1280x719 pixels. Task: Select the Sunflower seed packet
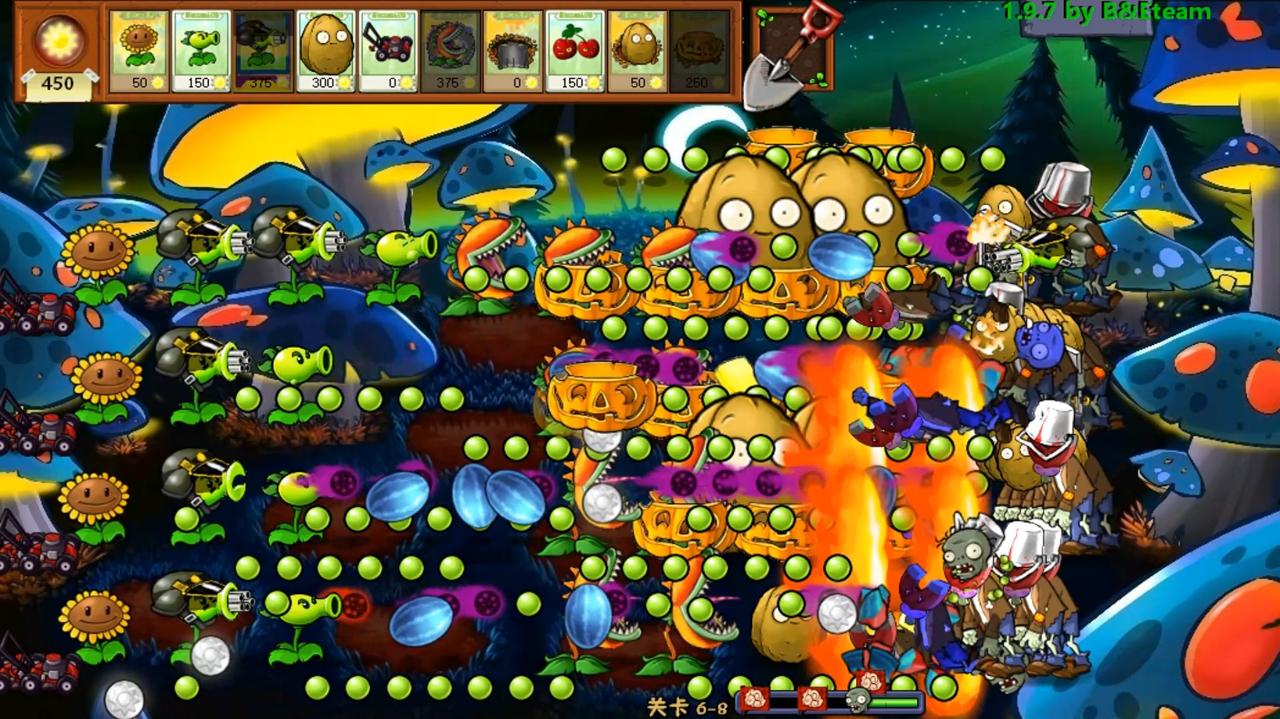(139, 51)
